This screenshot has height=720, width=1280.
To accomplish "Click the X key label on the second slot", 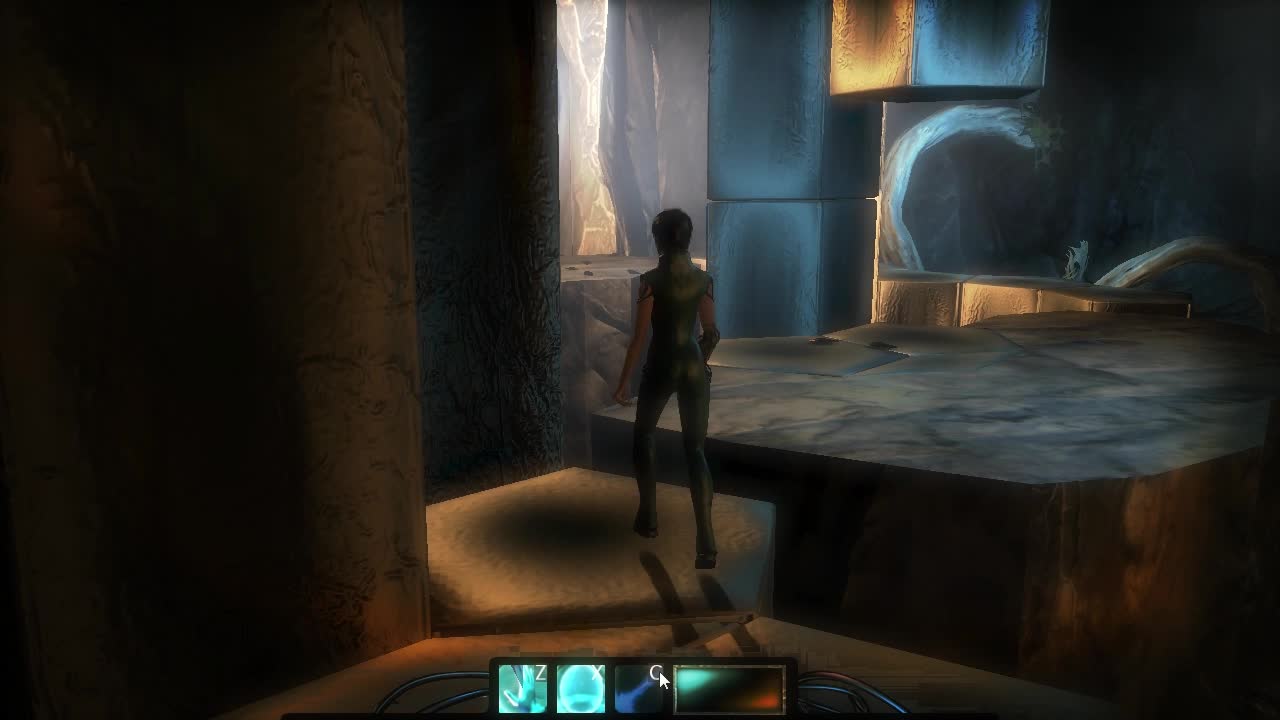I will [597, 673].
